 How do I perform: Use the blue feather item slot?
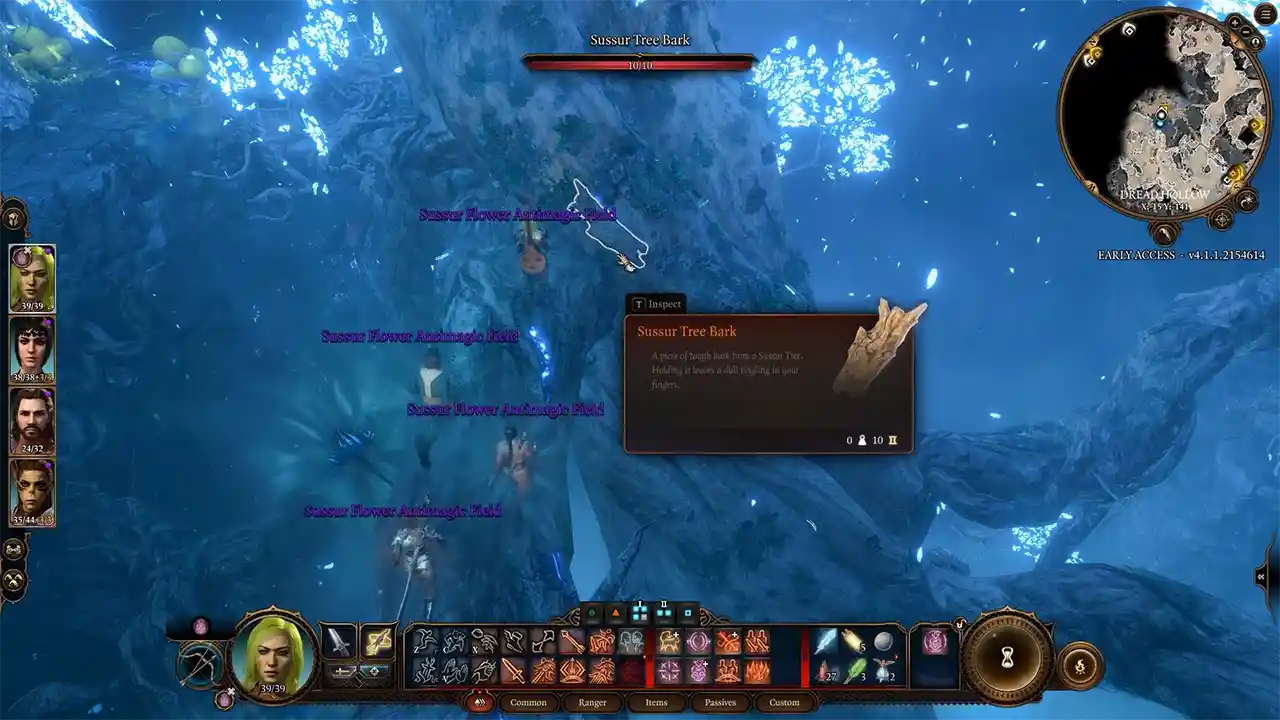[826, 641]
